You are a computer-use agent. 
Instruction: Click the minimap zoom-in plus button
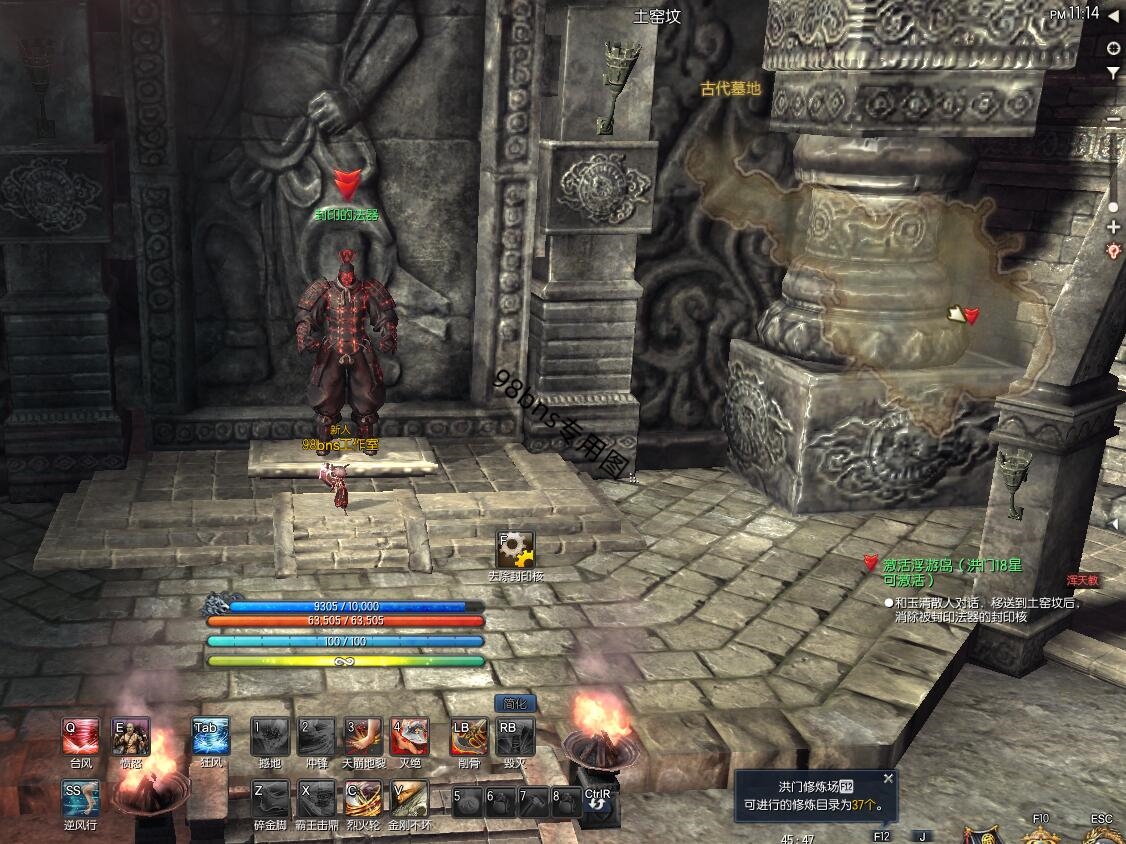1114,227
